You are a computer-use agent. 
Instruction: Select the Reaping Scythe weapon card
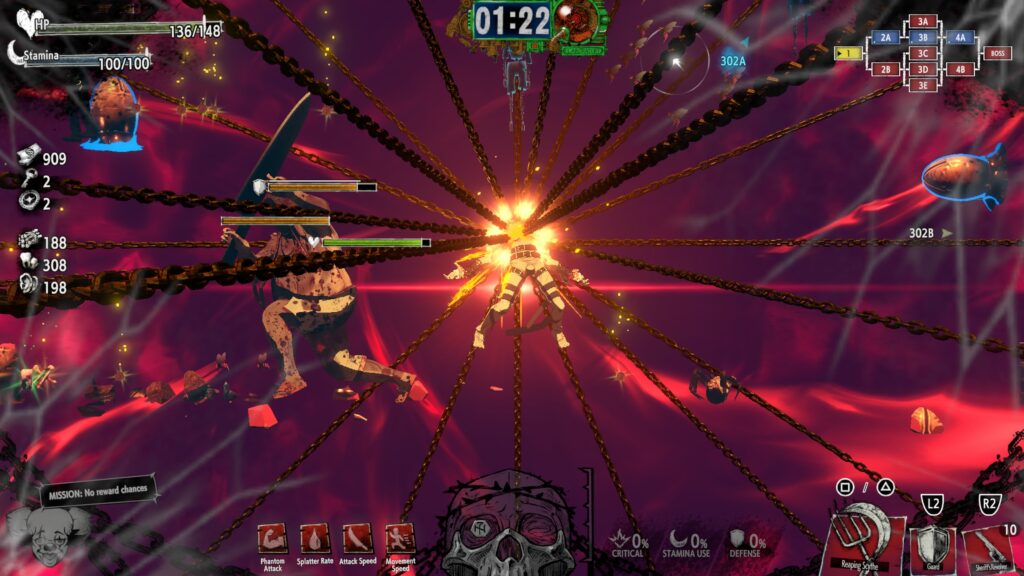[864, 541]
